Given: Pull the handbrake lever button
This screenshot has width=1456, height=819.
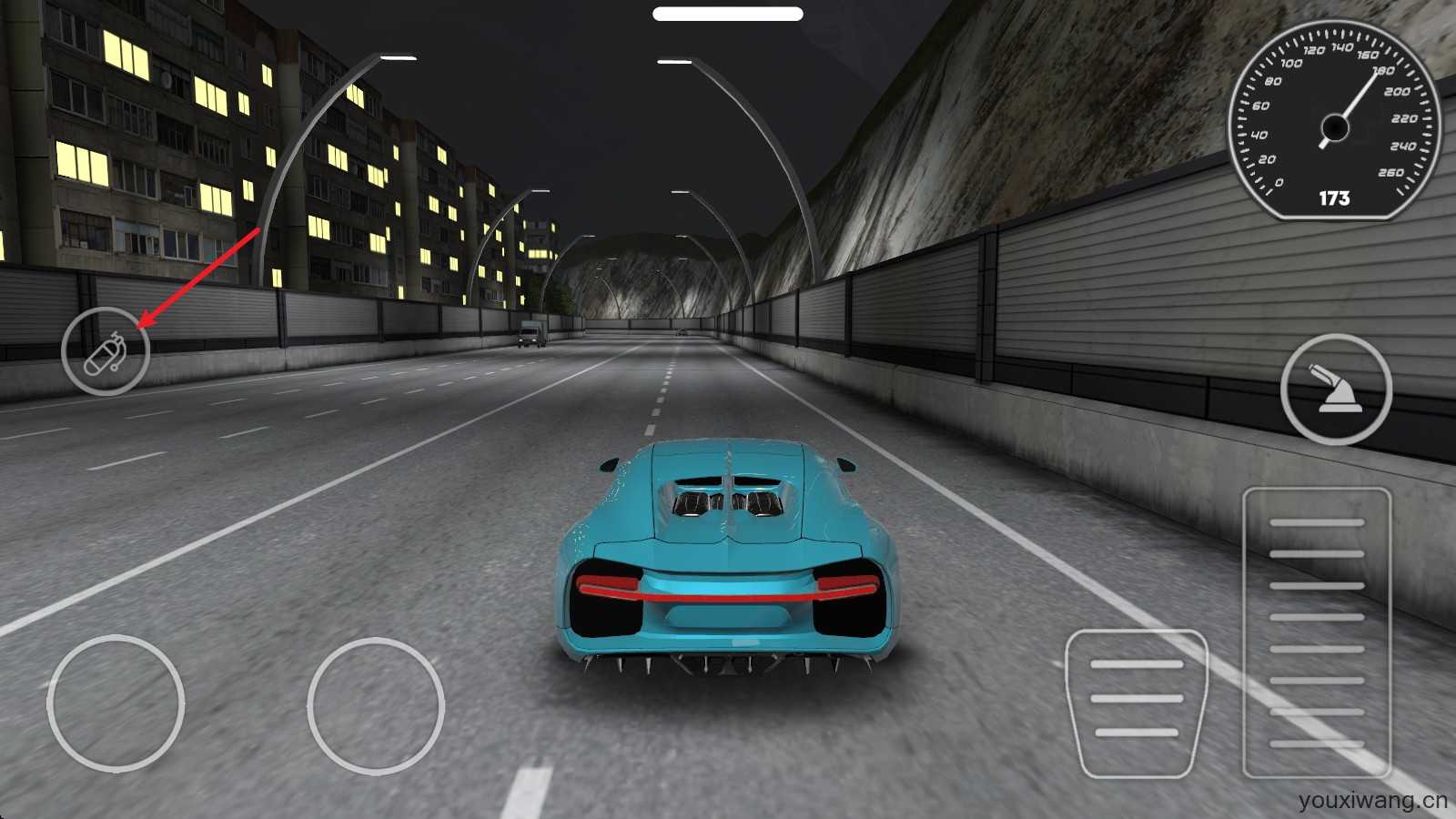Looking at the screenshot, I should 1336,389.
